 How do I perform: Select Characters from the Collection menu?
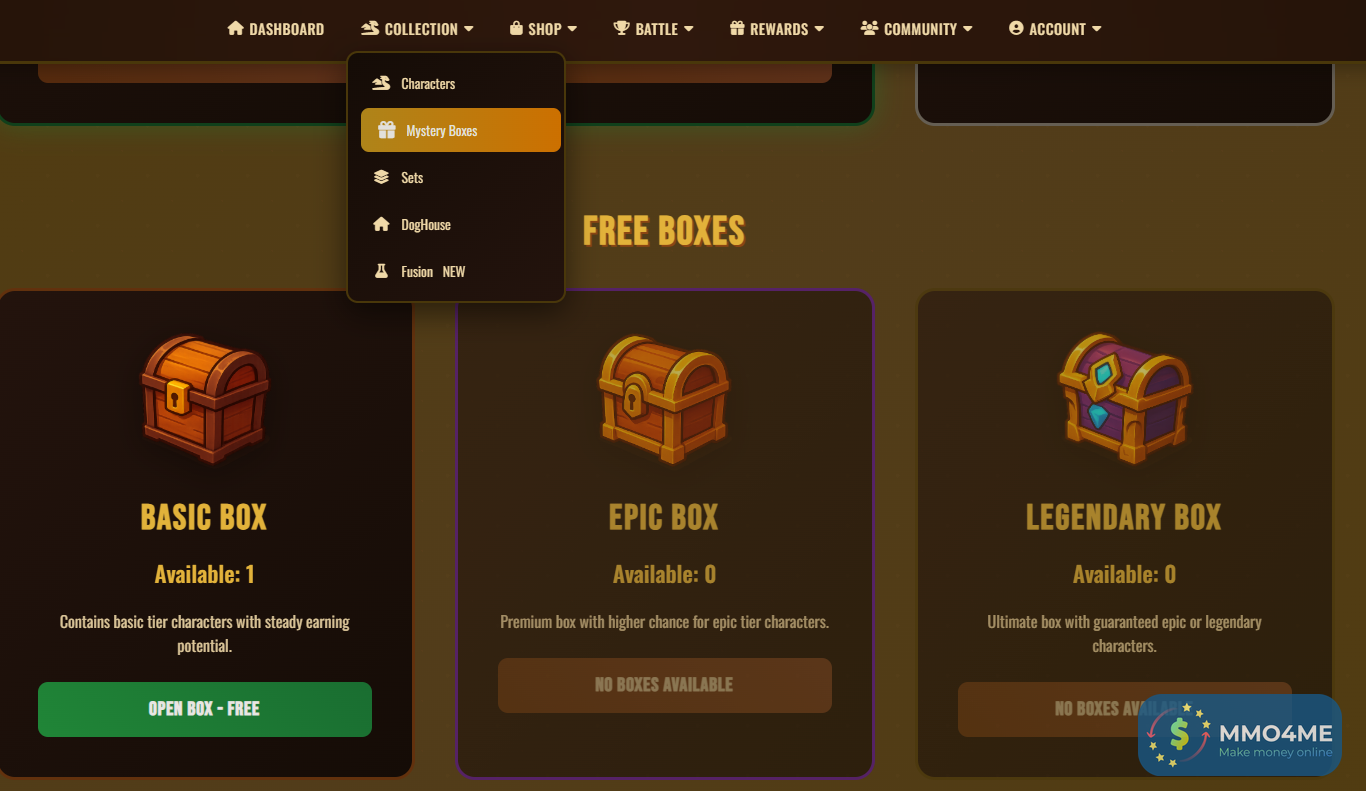pos(427,84)
